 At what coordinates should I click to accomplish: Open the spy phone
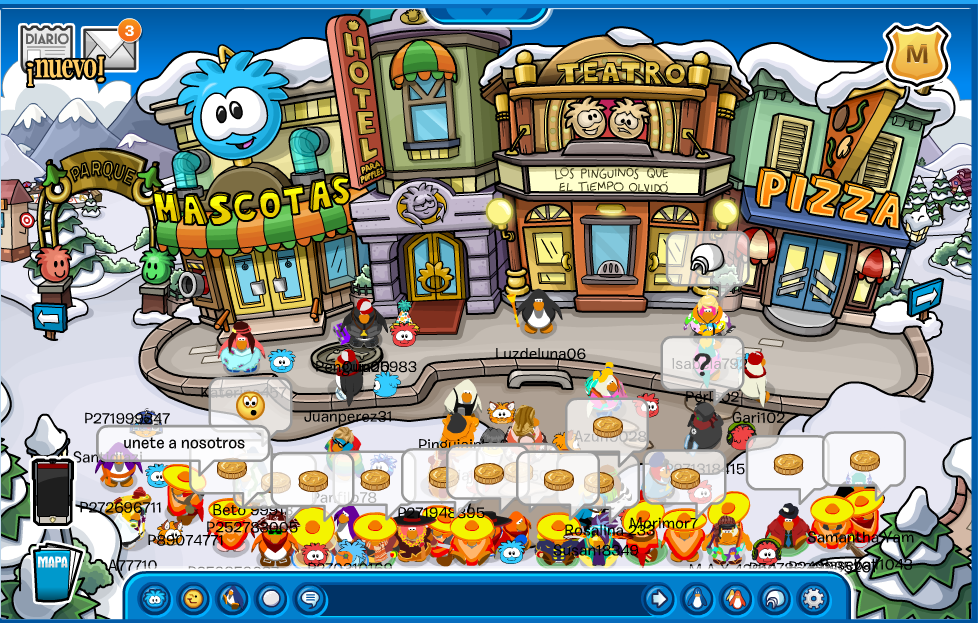[52, 490]
